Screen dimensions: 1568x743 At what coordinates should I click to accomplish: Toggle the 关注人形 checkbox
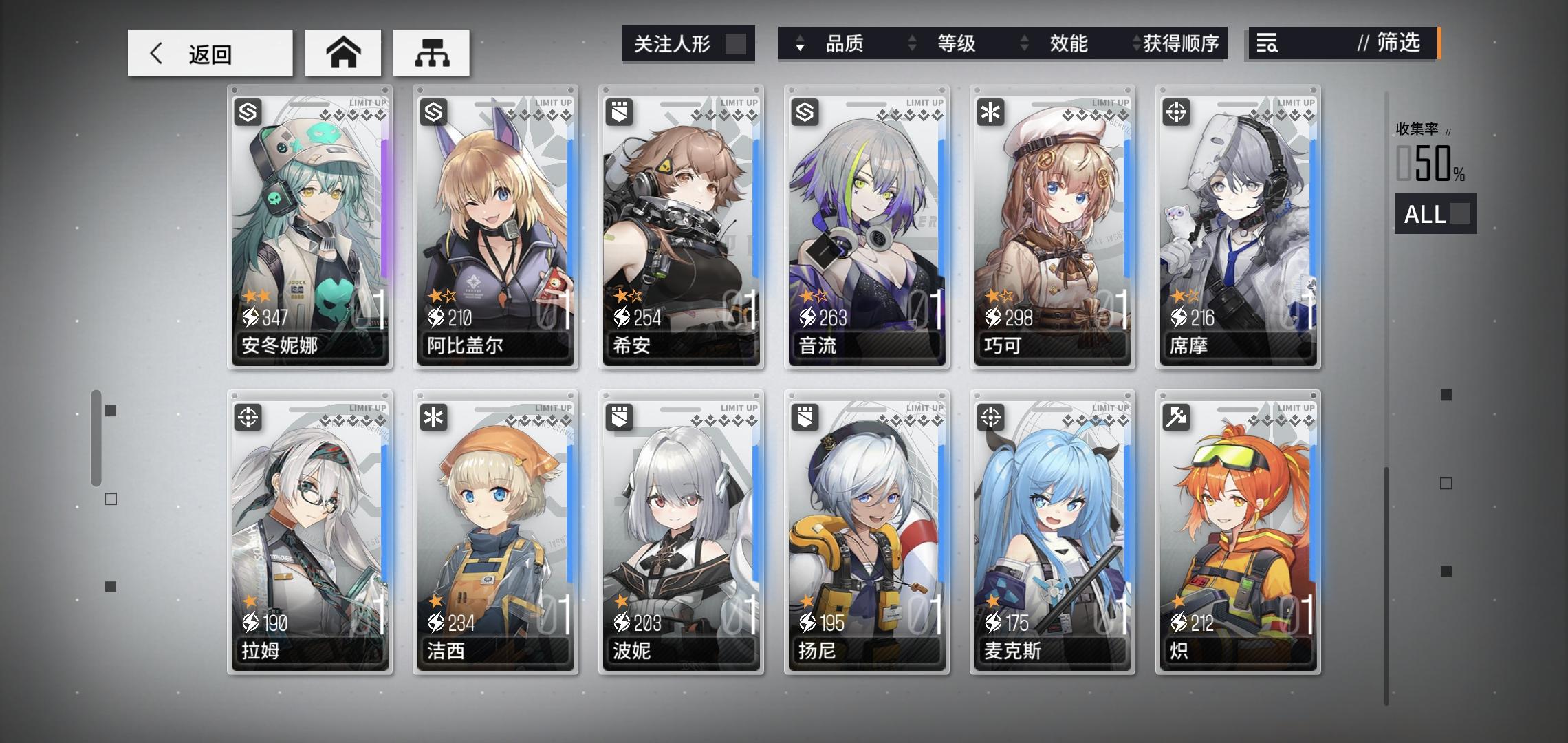click(734, 43)
